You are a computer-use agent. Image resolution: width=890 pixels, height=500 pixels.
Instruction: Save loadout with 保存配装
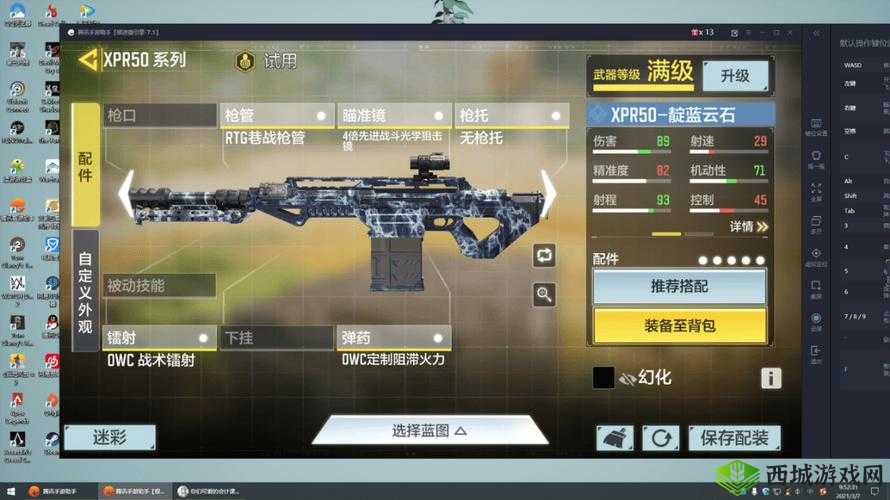click(x=734, y=438)
